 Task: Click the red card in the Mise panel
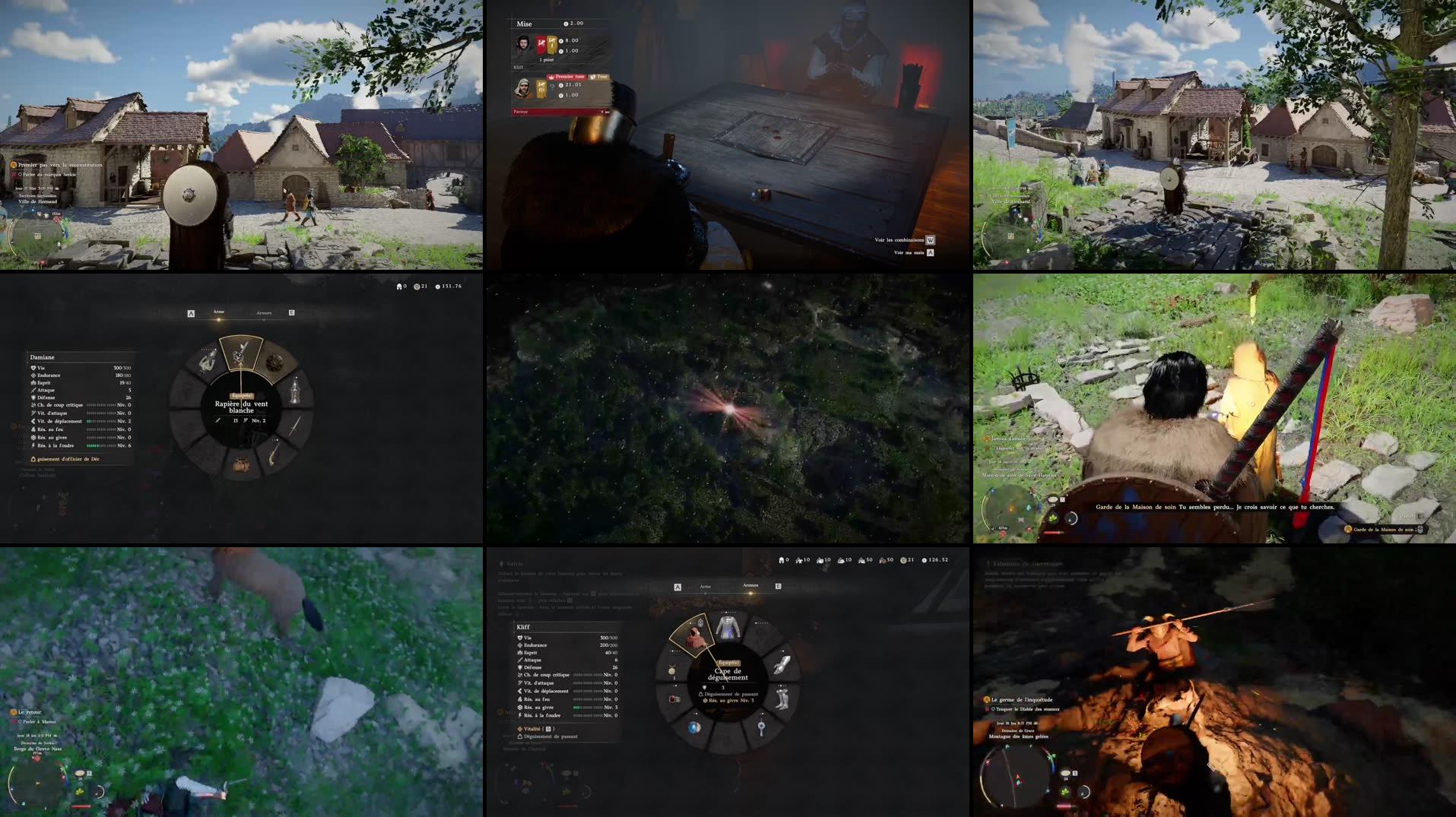pyautogui.click(x=542, y=45)
